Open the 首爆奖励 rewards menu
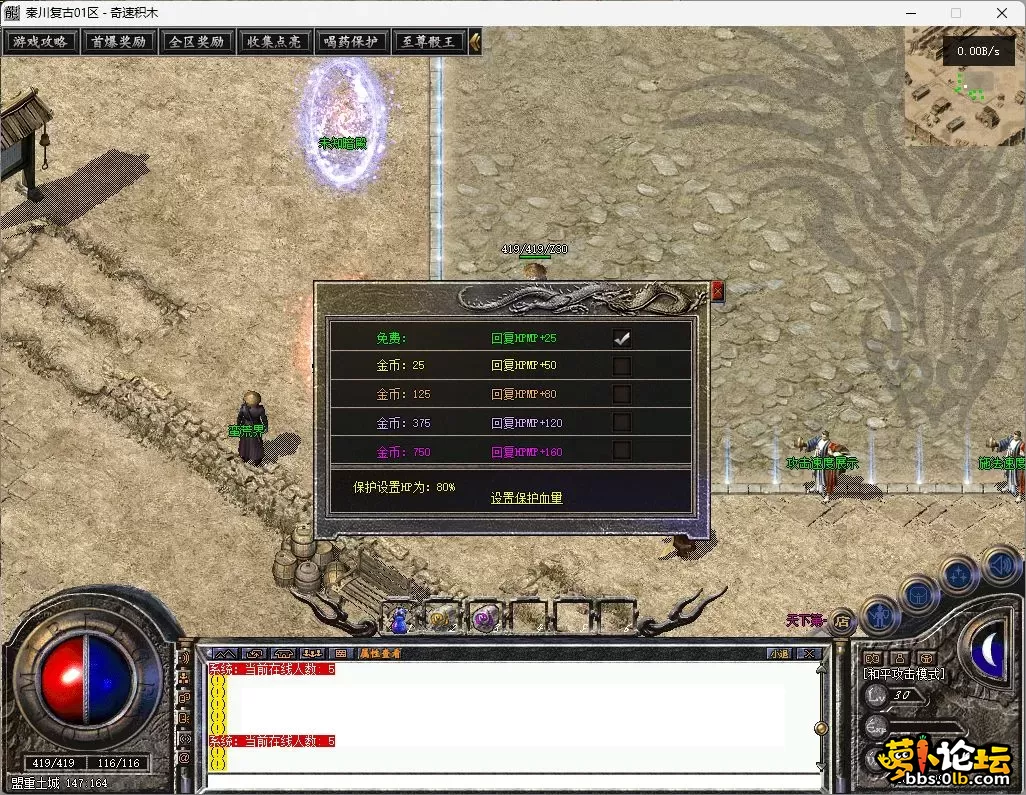 click(119, 42)
